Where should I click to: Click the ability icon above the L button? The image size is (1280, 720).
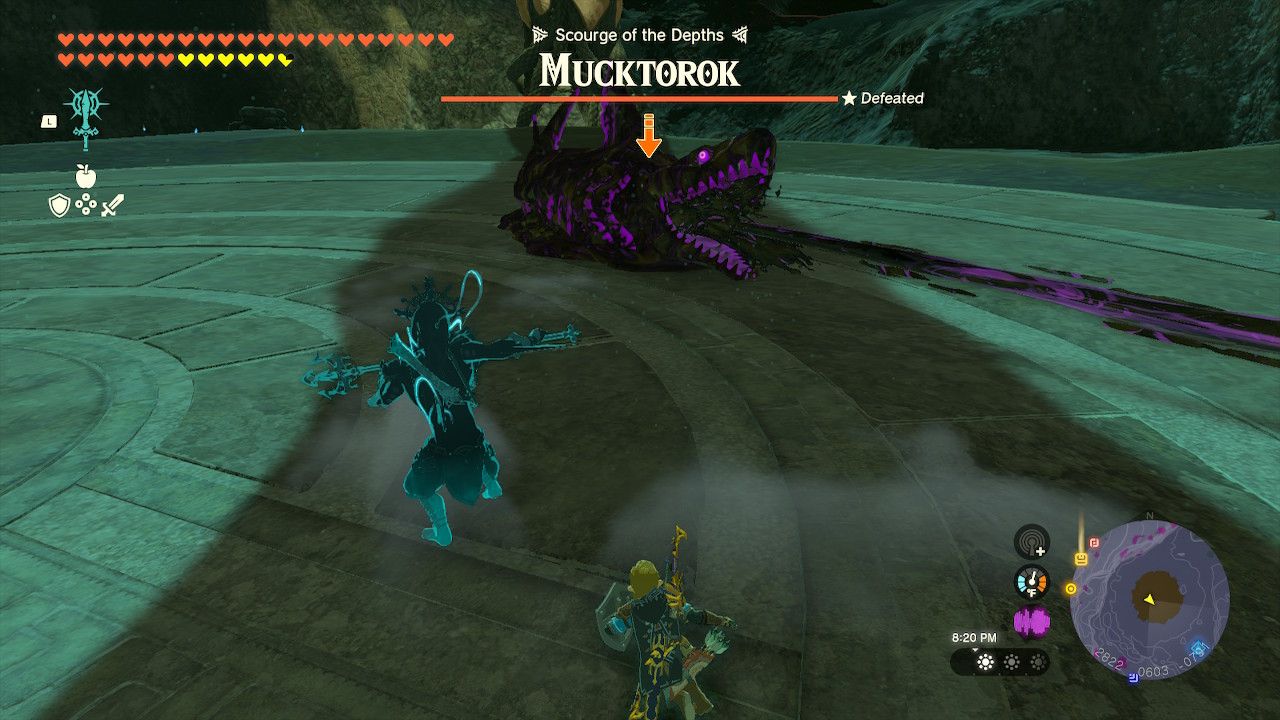click(87, 108)
